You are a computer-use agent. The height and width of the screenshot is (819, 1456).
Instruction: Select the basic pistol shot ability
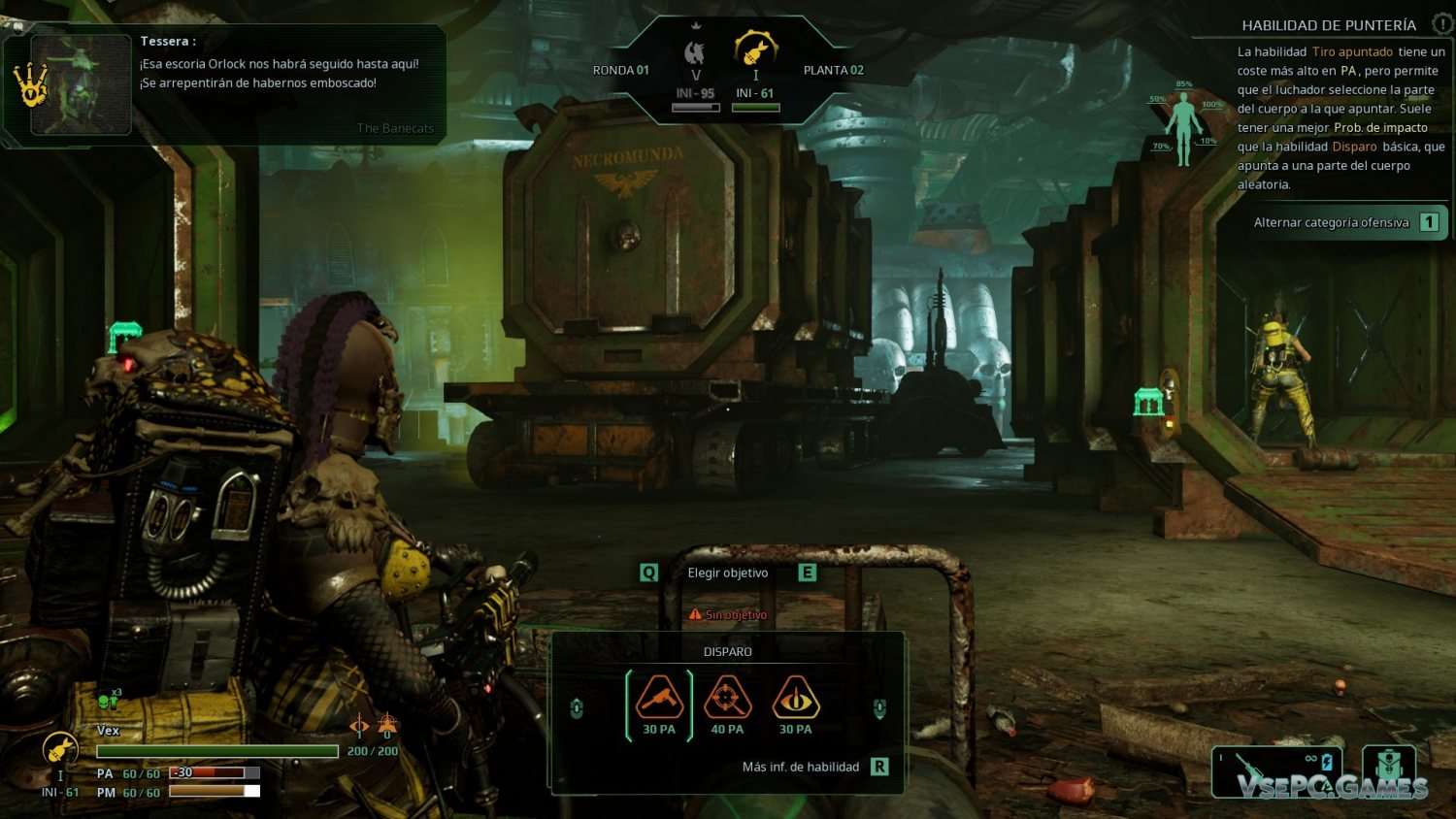(659, 699)
